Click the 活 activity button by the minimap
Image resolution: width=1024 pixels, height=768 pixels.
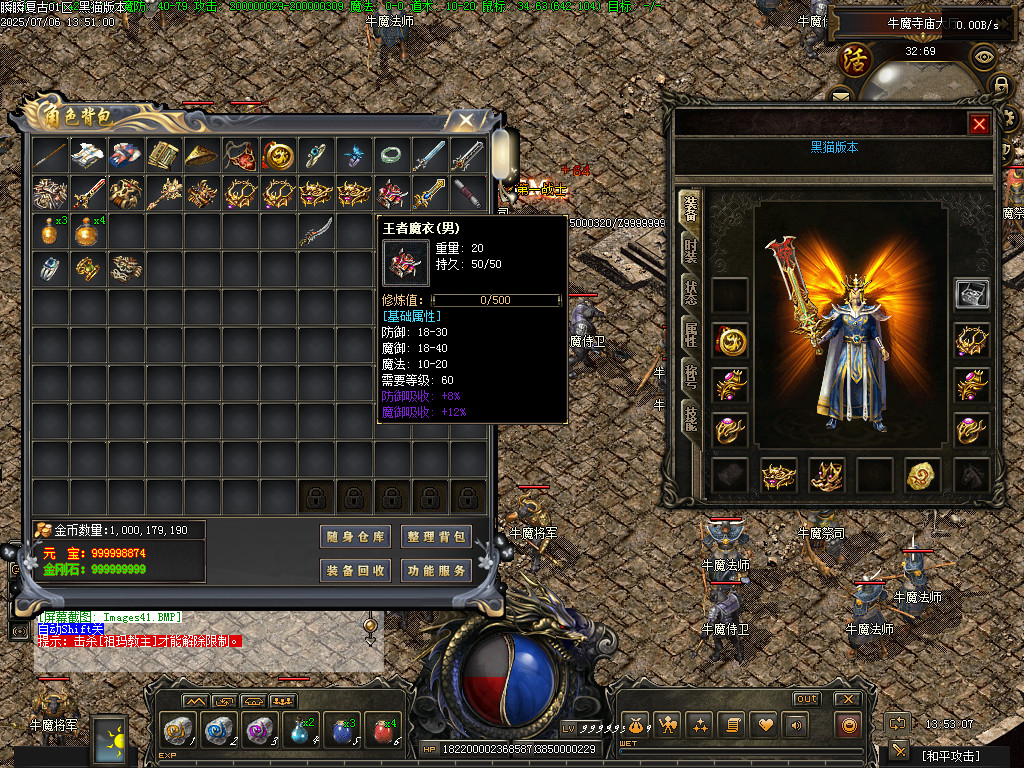click(x=855, y=56)
